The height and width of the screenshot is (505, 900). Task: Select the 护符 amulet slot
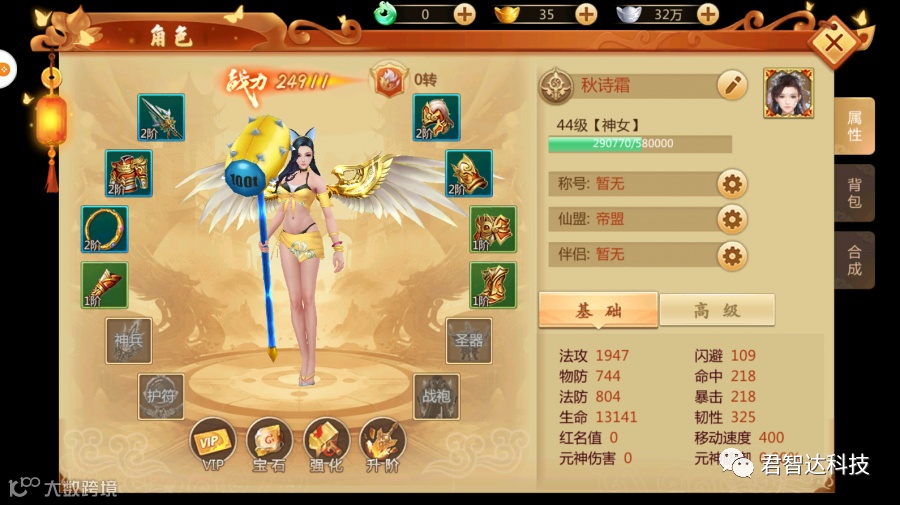(161, 397)
